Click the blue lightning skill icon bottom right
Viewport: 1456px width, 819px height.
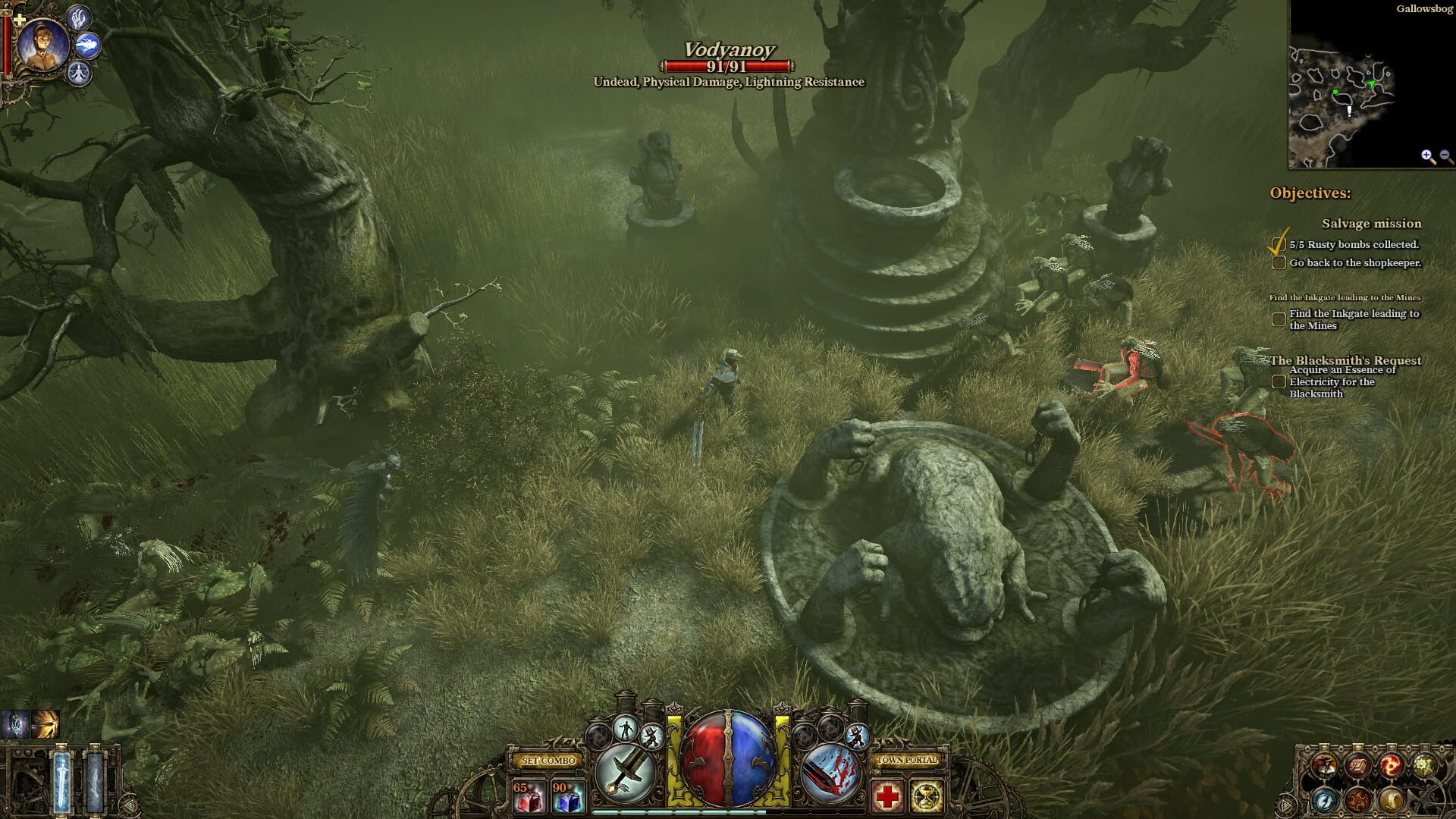point(1323,799)
